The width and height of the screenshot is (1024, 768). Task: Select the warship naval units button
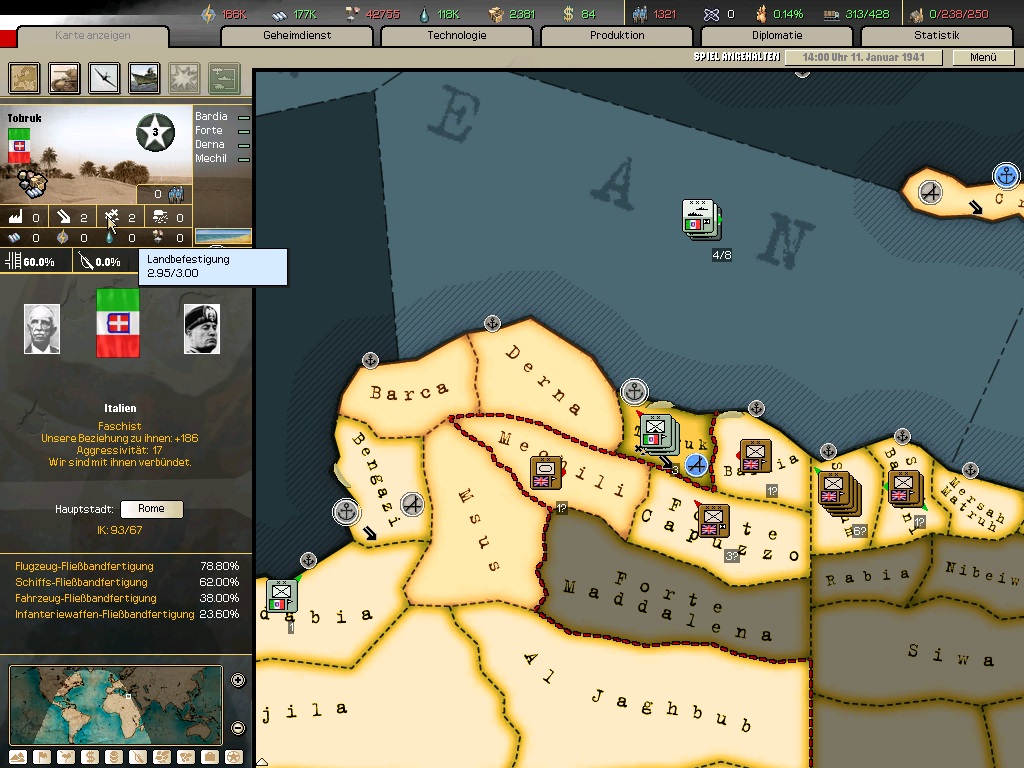[x=144, y=77]
